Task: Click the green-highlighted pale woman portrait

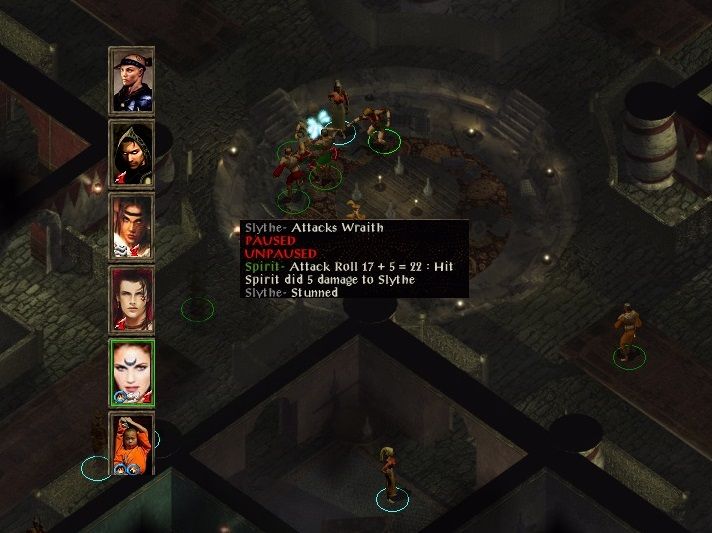Action: 131,372
